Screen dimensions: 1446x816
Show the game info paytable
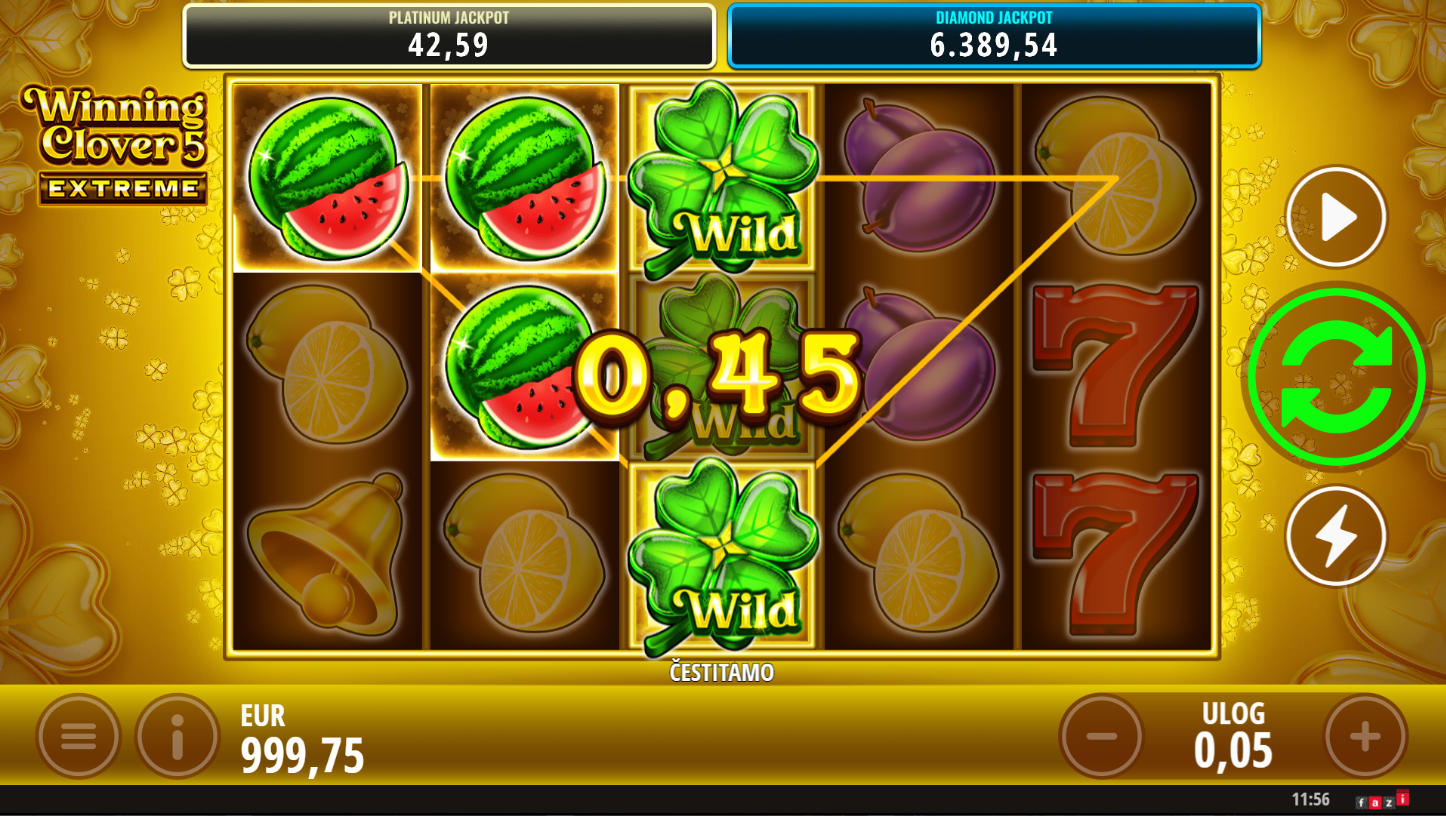pos(177,737)
